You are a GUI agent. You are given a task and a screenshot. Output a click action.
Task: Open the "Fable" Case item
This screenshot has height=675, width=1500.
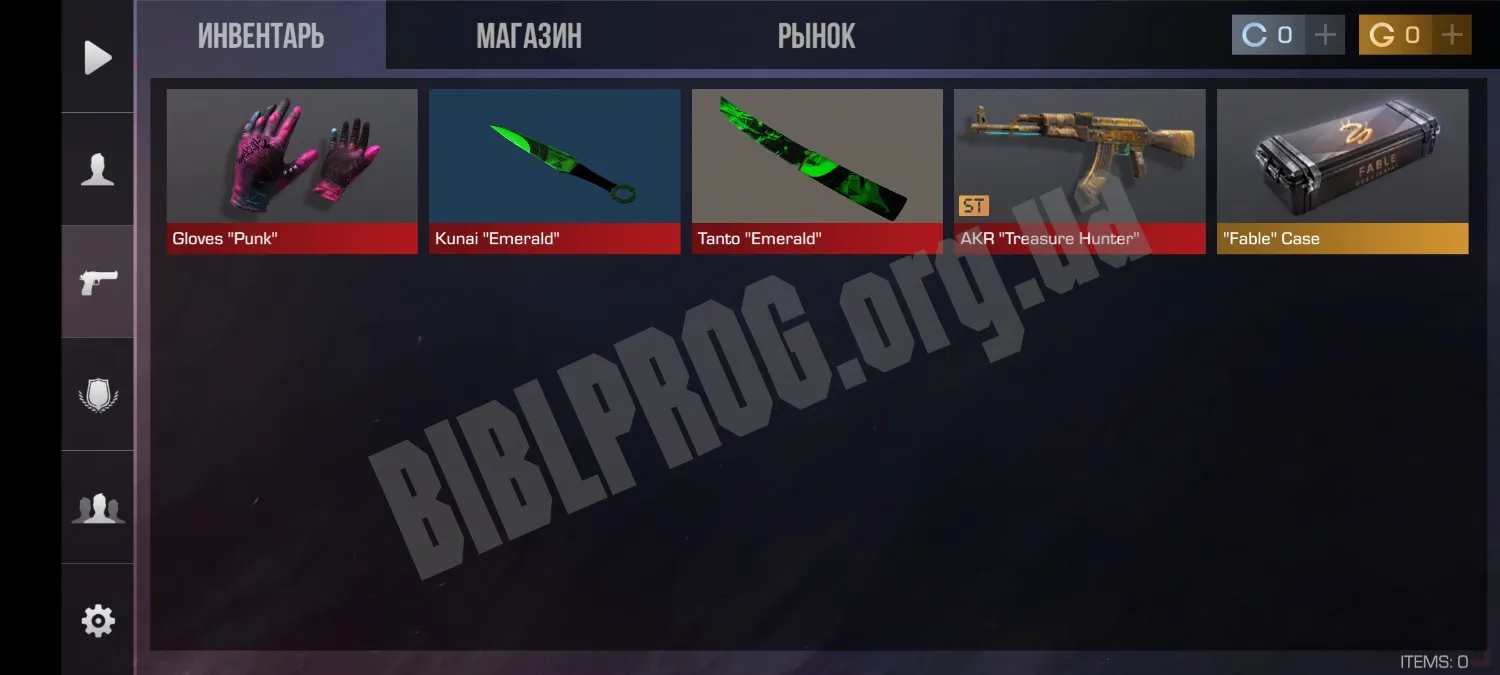(1342, 170)
